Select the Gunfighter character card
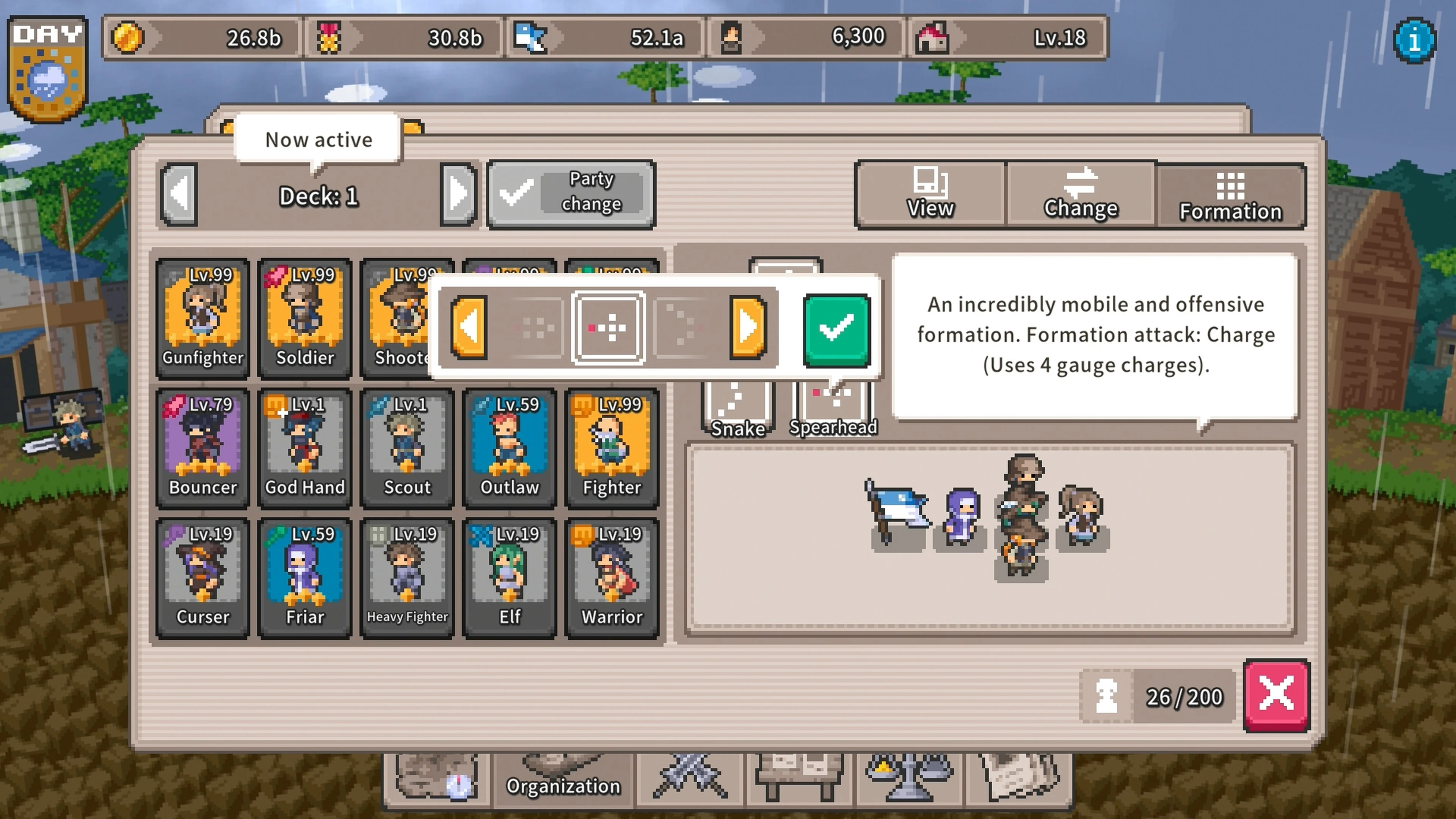 click(202, 317)
